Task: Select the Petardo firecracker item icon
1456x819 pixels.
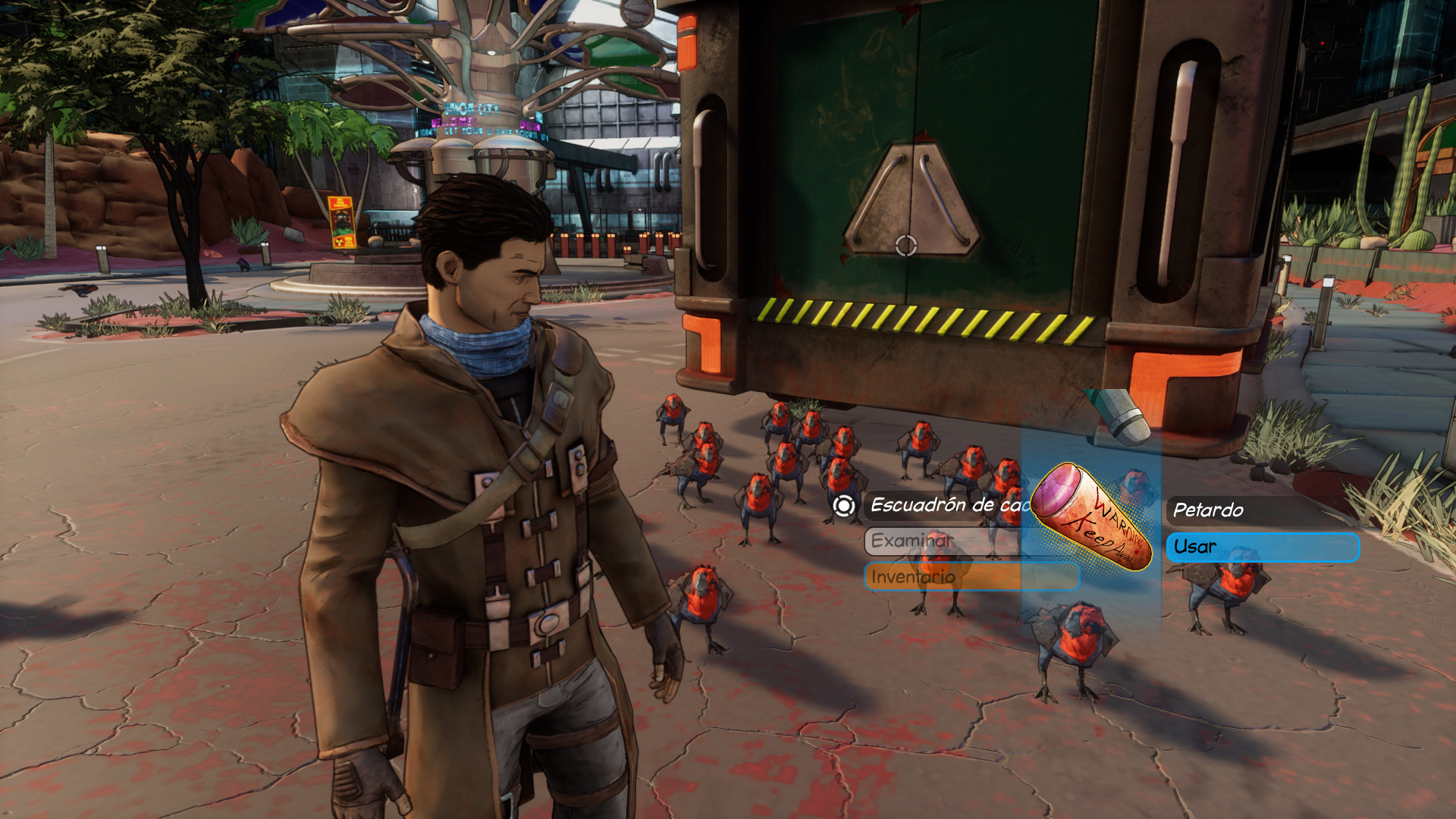Action: click(x=1092, y=517)
